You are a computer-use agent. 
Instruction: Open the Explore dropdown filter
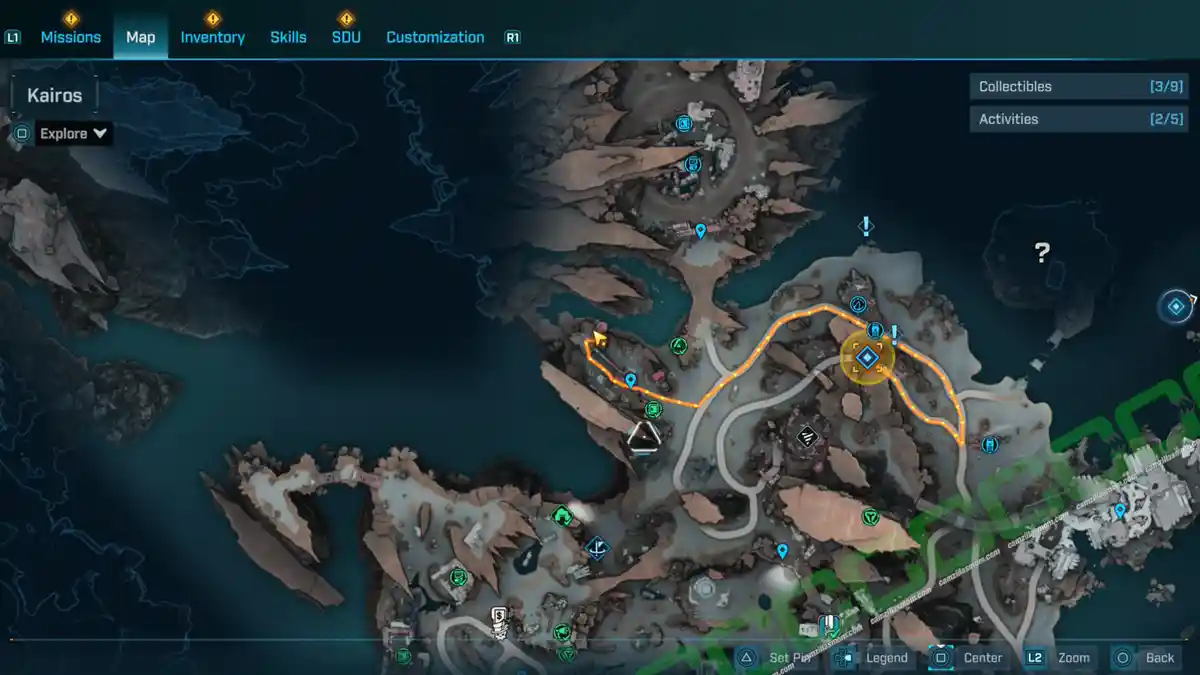73,133
